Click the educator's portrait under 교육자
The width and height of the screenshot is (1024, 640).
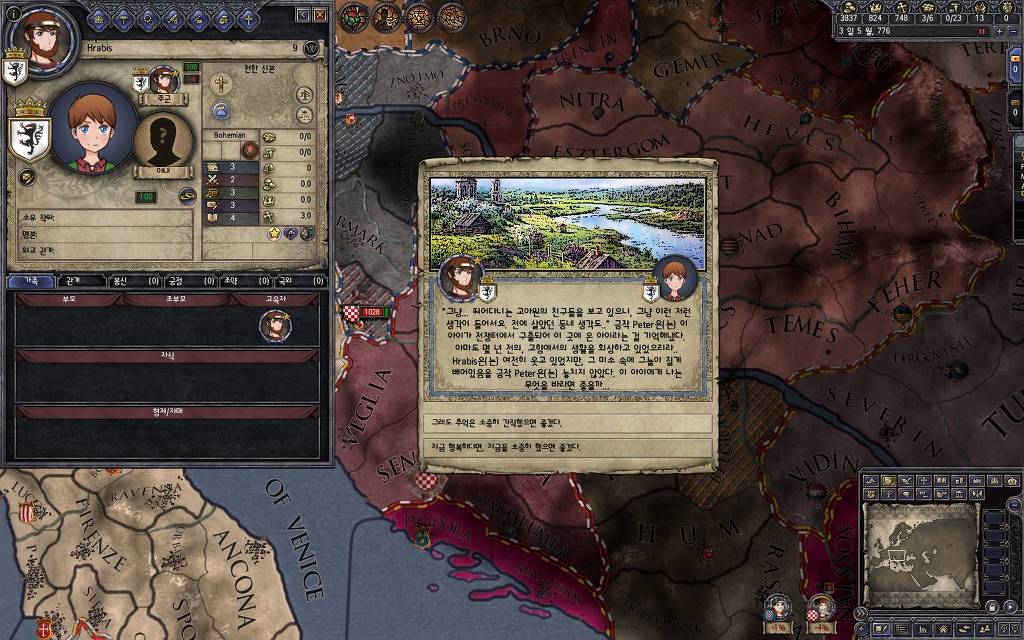(274, 325)
